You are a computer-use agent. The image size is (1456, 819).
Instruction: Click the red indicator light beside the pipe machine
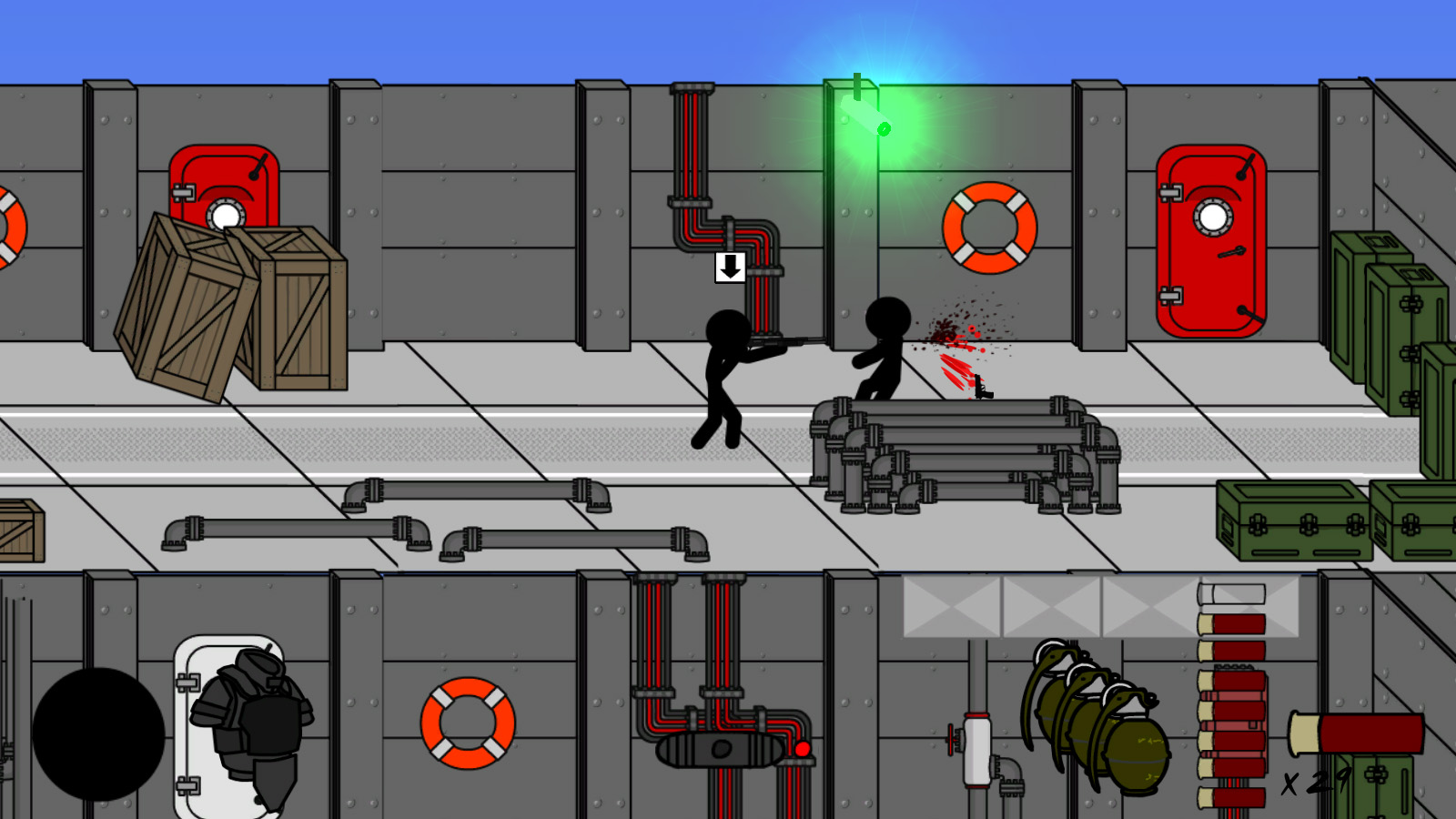click(804, 749)
